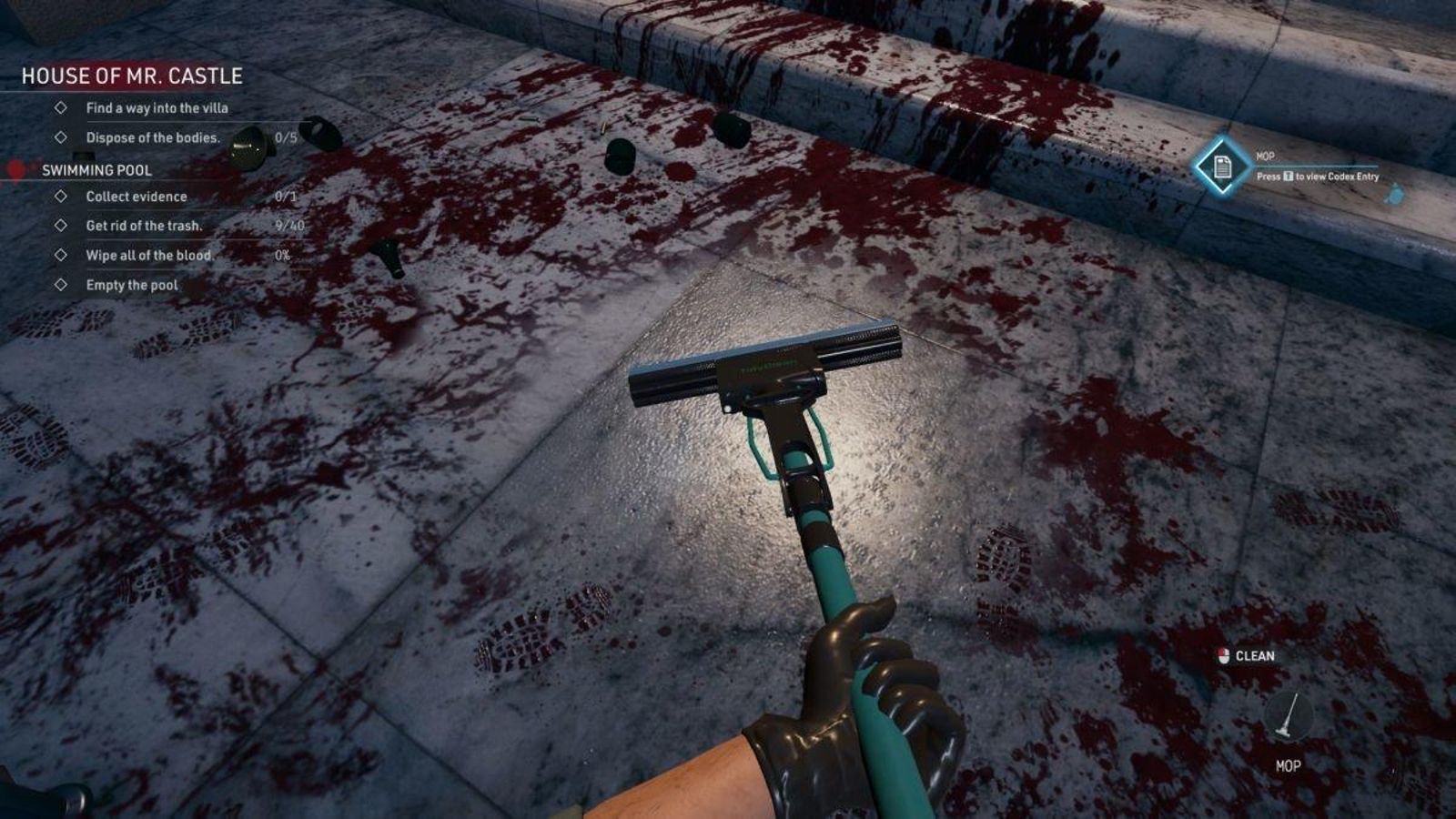
Task: Click the diamond icon beside Get rid of the trash
Action: point(62,225)
